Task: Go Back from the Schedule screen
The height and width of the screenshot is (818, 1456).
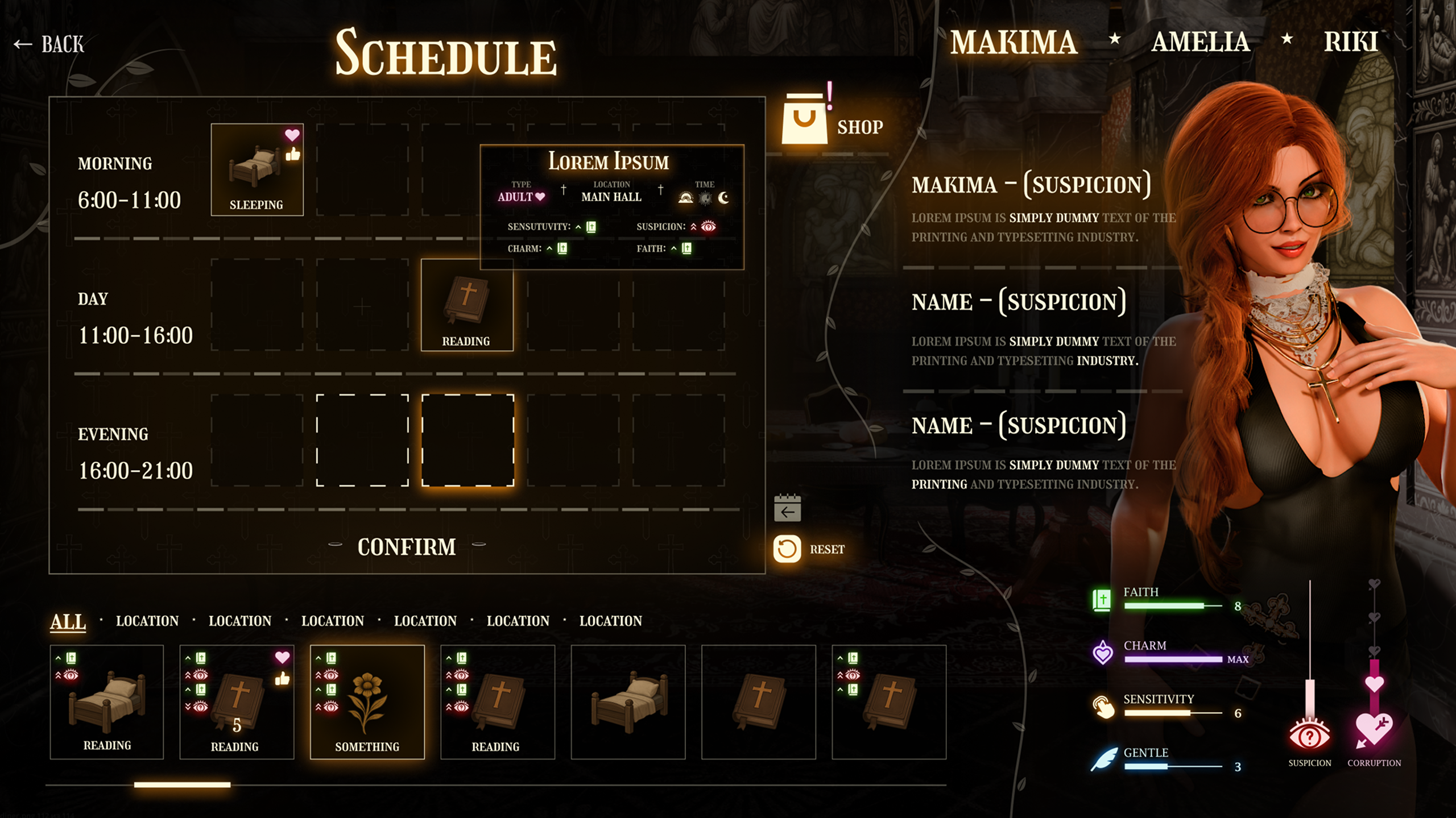Action: pos(50,44)
